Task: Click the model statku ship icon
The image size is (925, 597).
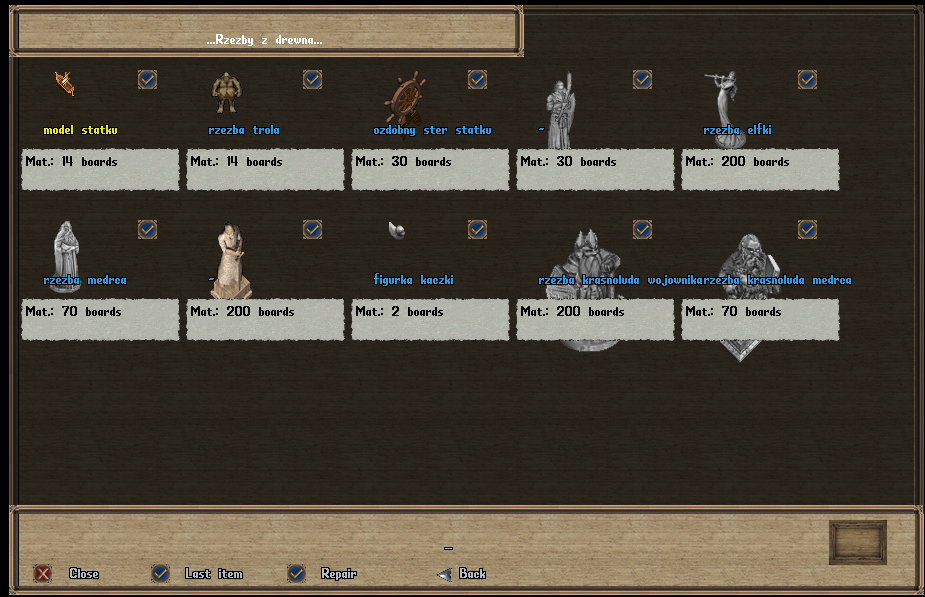Action: point(65,84)
